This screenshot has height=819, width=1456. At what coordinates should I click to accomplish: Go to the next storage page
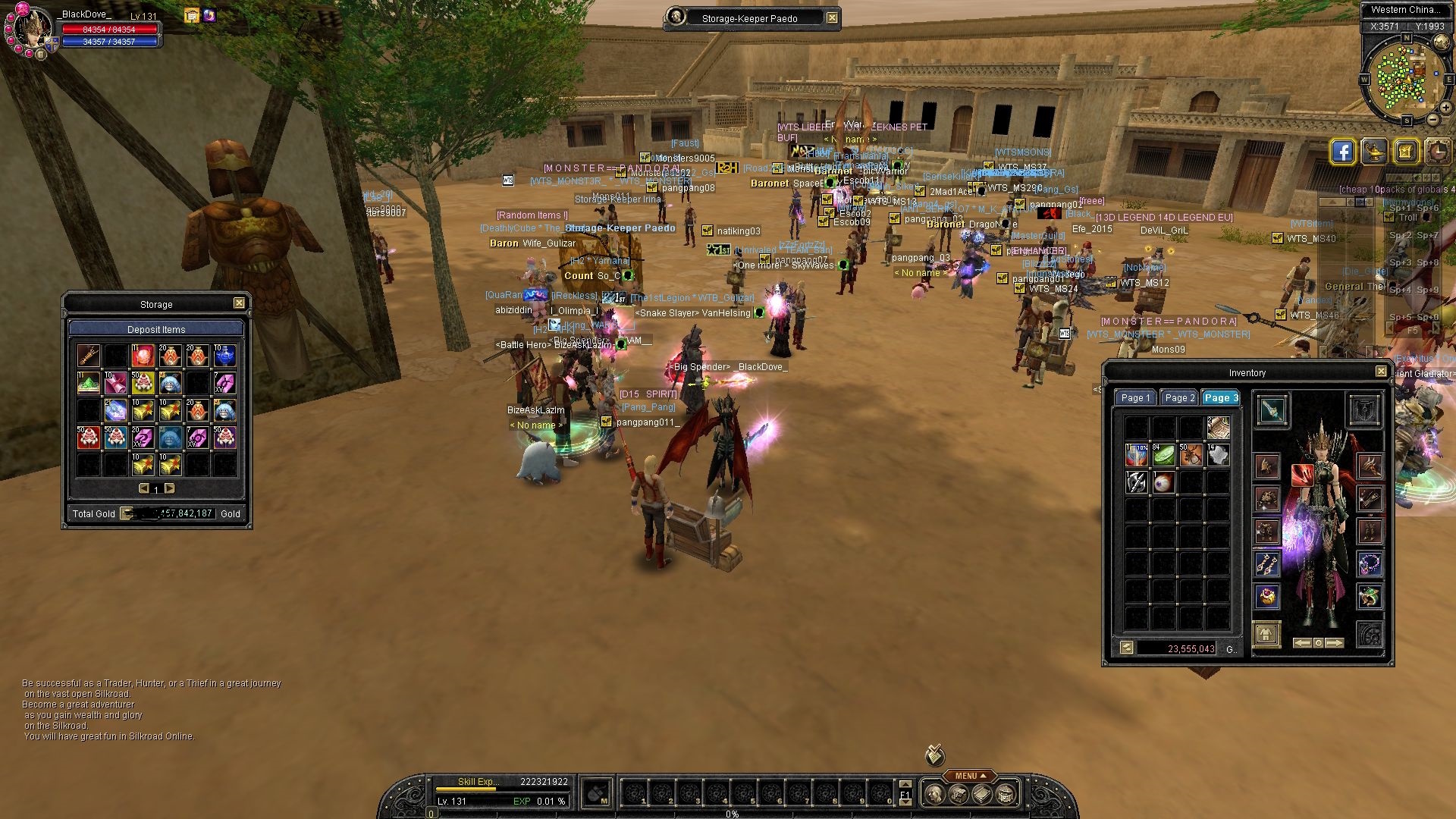click(x=170, y=488)
